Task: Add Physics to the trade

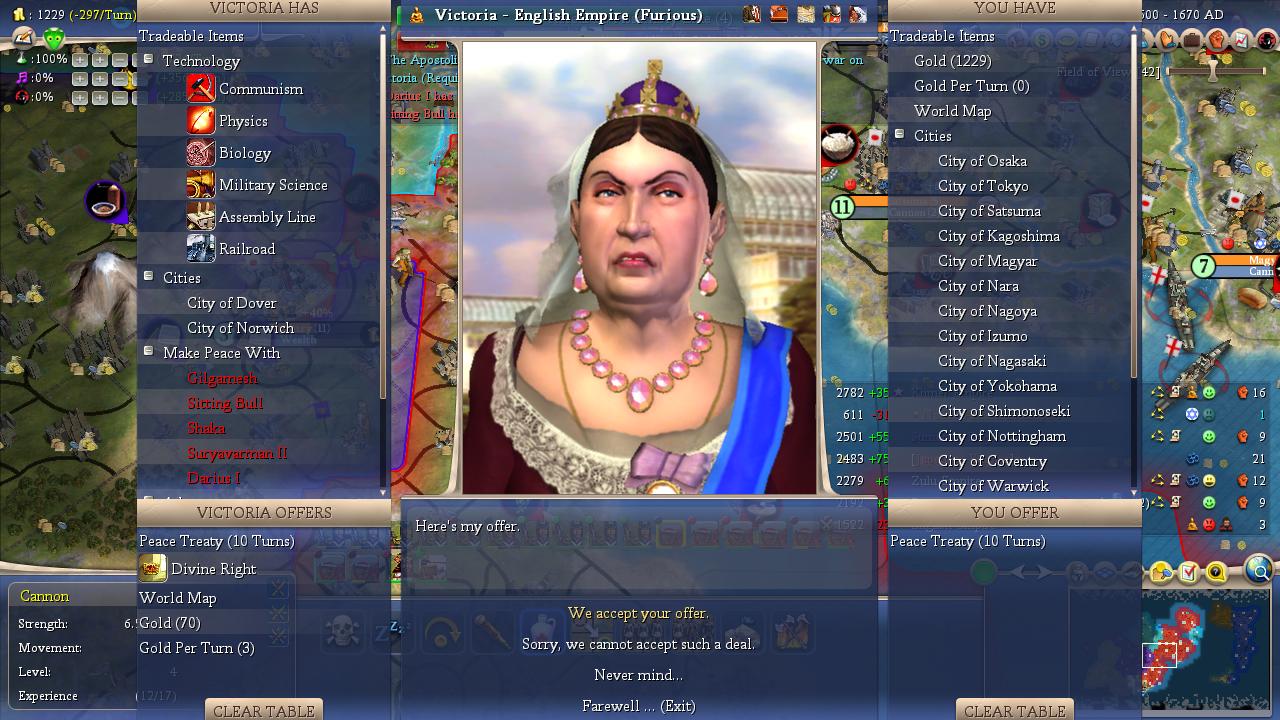Action: [243, 121]
